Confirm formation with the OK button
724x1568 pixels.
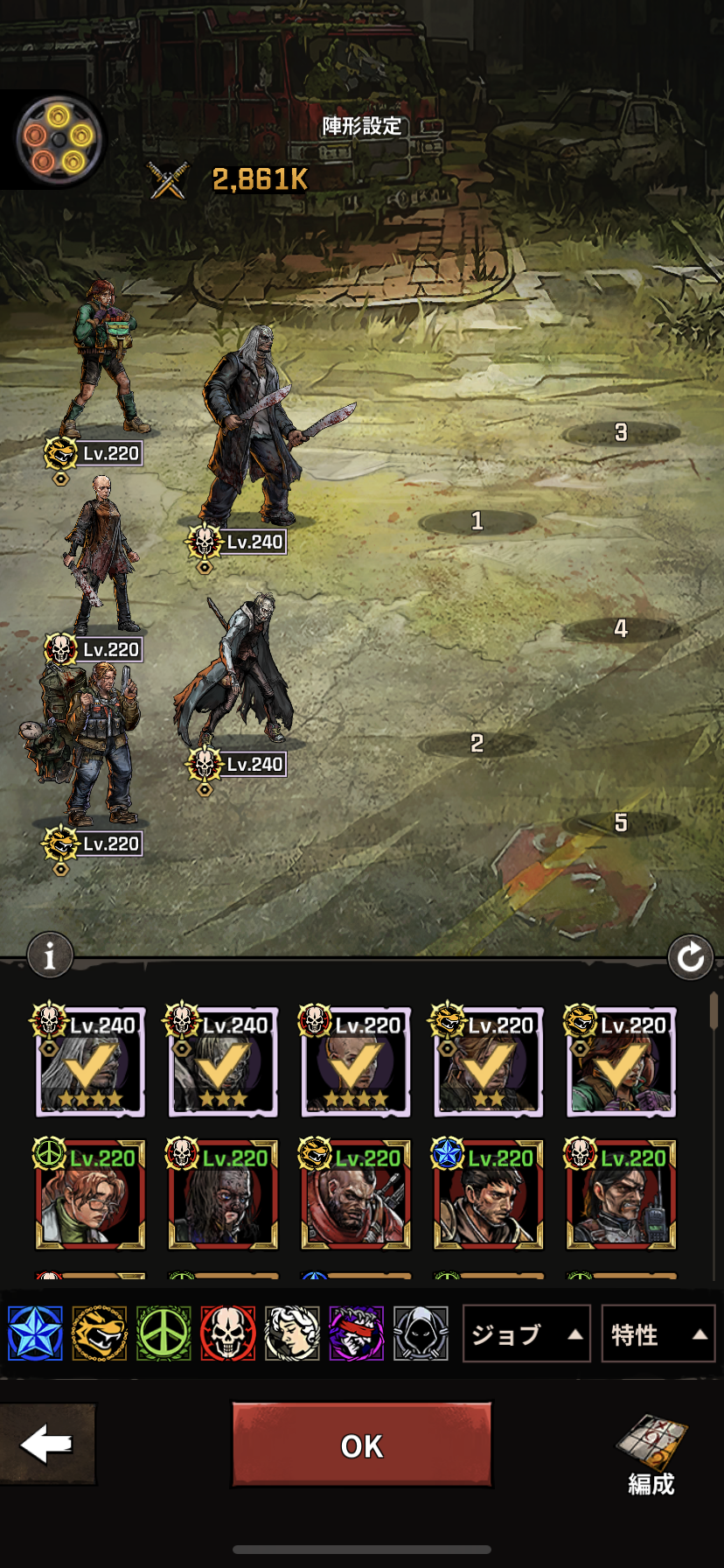361,1445
